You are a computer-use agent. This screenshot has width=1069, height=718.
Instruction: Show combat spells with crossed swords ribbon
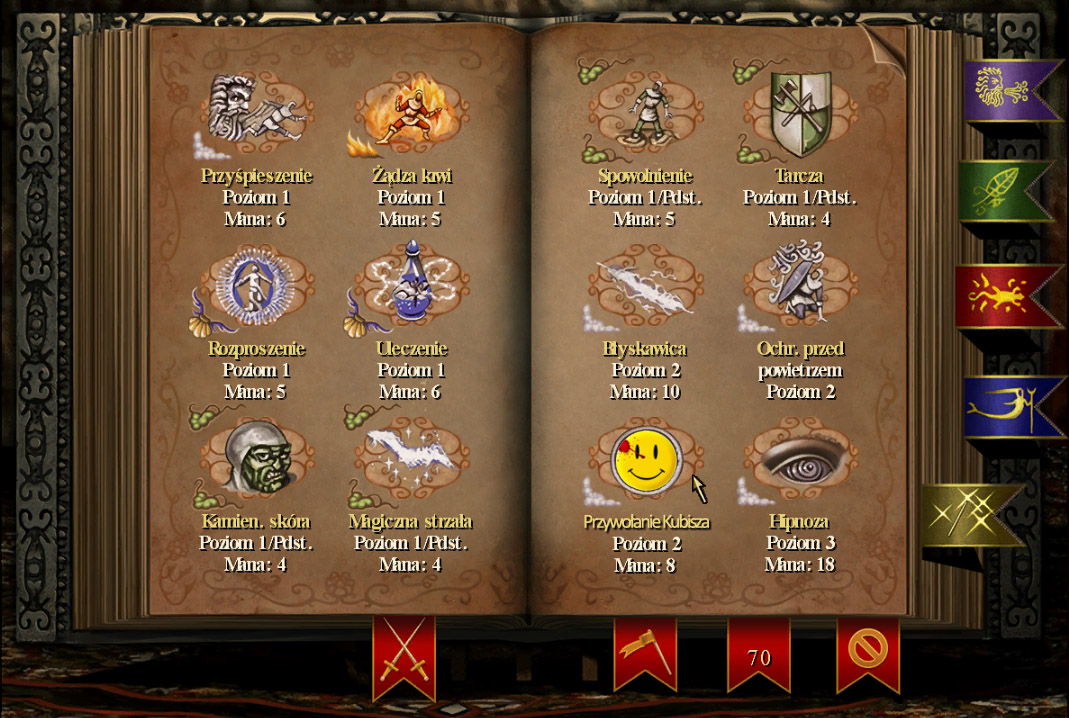(404, 653)
